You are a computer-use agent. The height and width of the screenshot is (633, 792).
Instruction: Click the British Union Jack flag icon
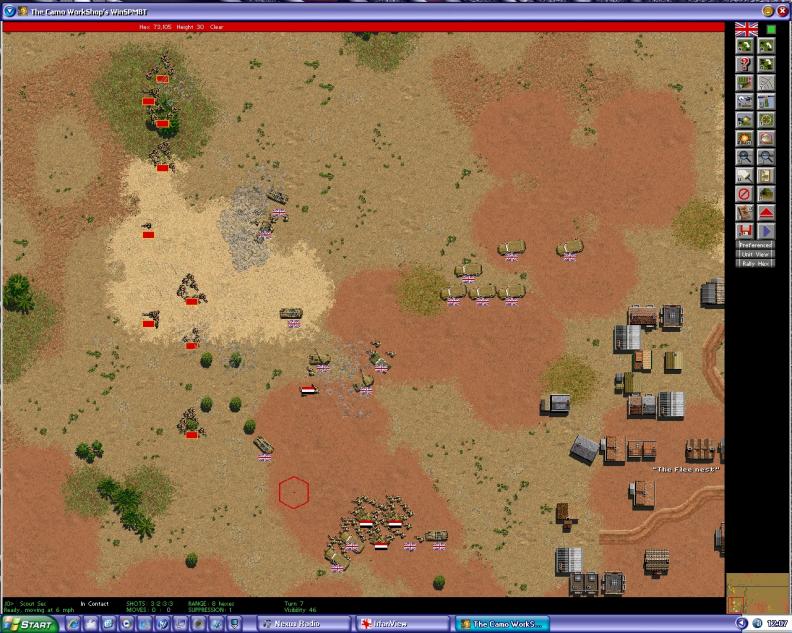[x=746, y=28]
